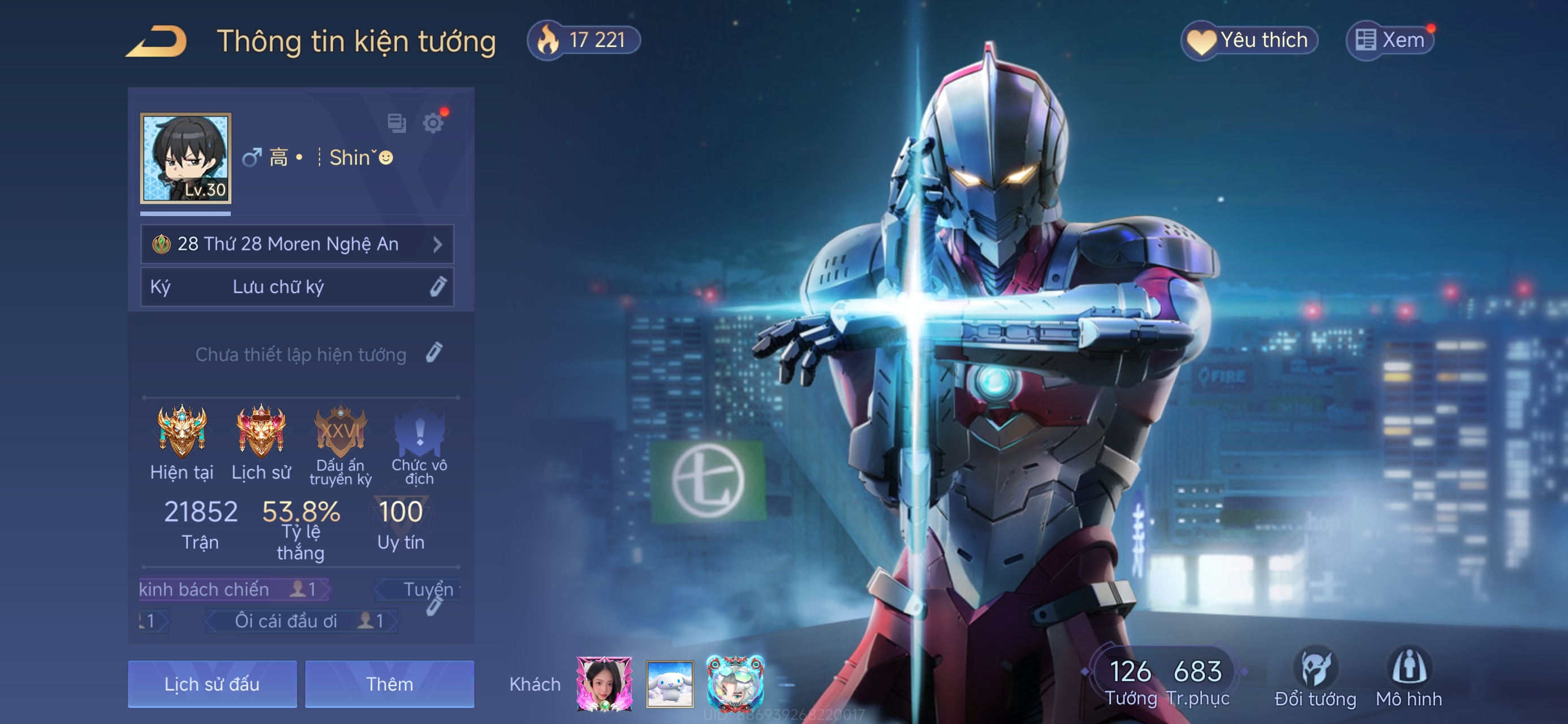1568x724 pixels.
Task: Open the Thứ 28 Moren Nghệ An ranking
Action: [x=296, y=244]
